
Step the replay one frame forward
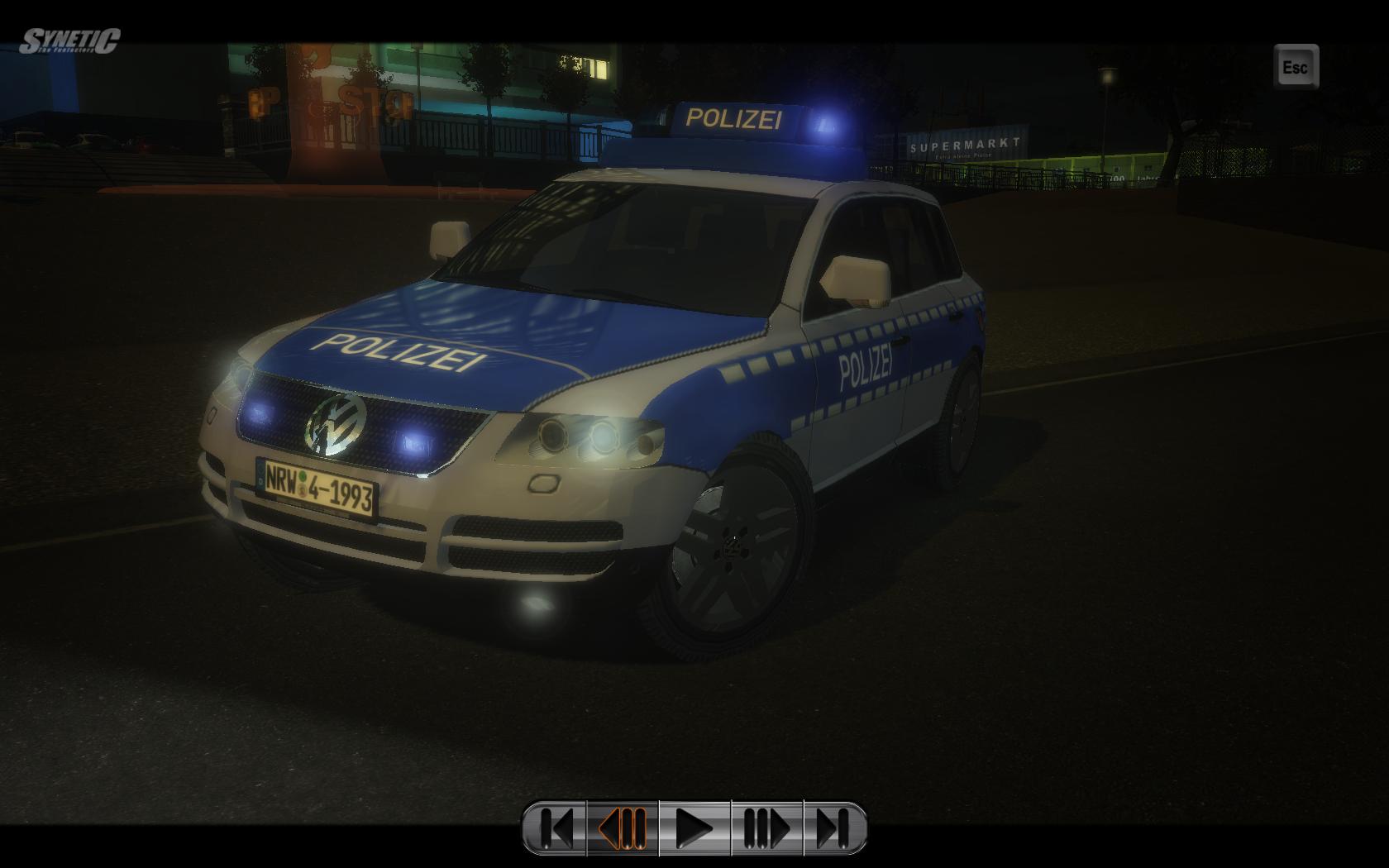pos(766,827)
